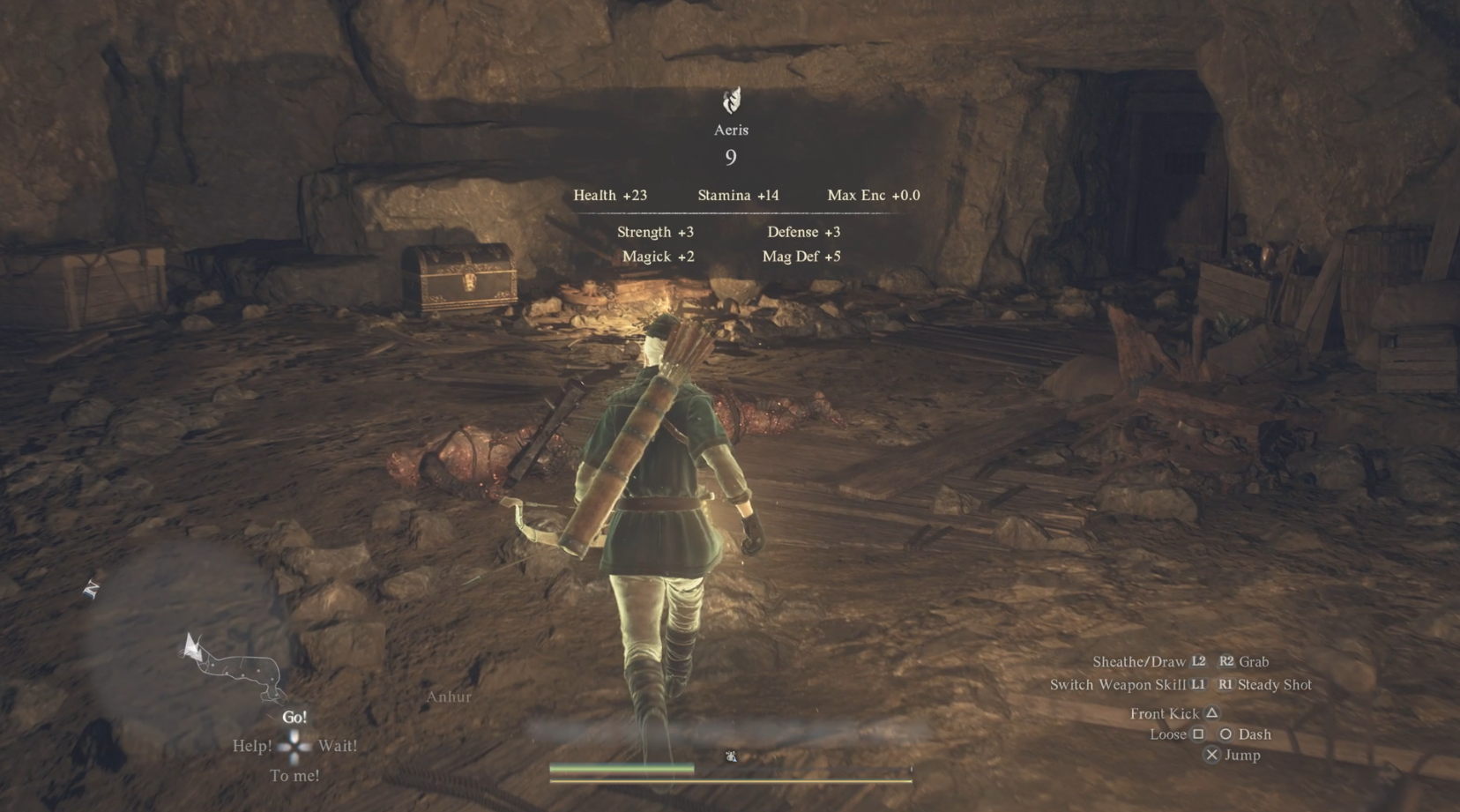Click the small icon above the stamina bar
Screen dimensions: 1460x812
click(x=733, y=754)
